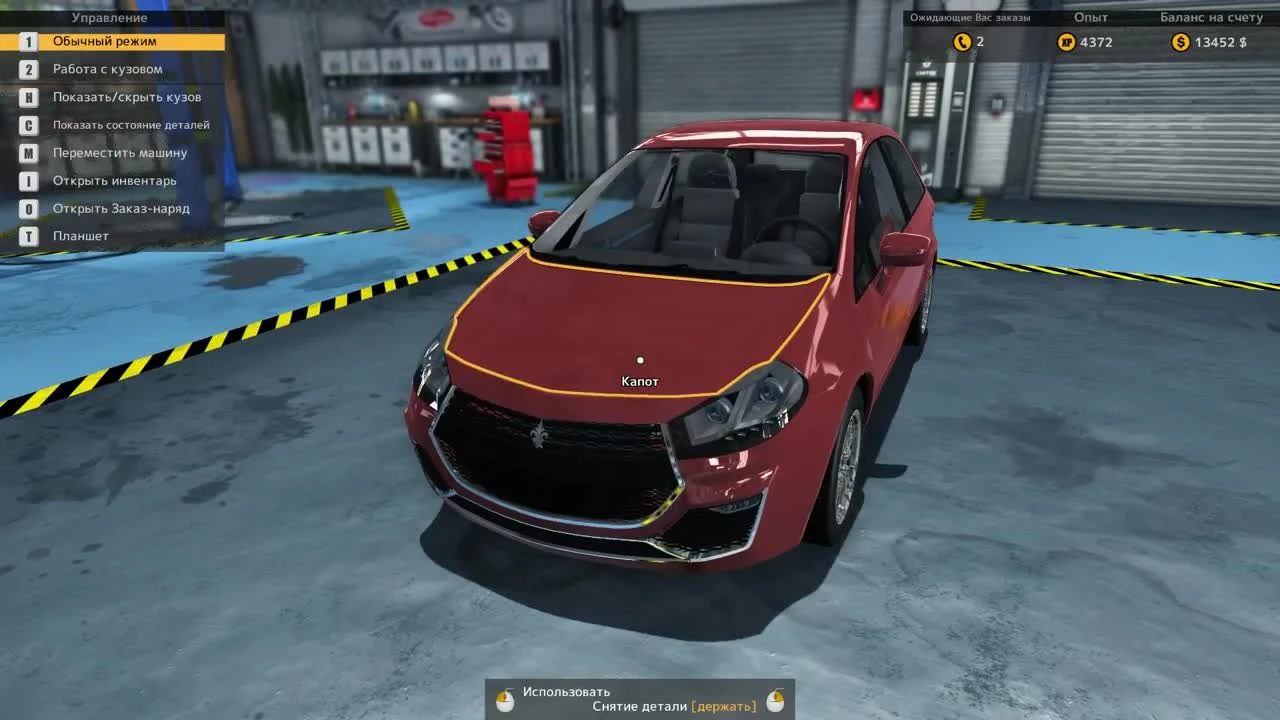Click the key 1 icon for Обычный режим

click(x=29, y=41)
